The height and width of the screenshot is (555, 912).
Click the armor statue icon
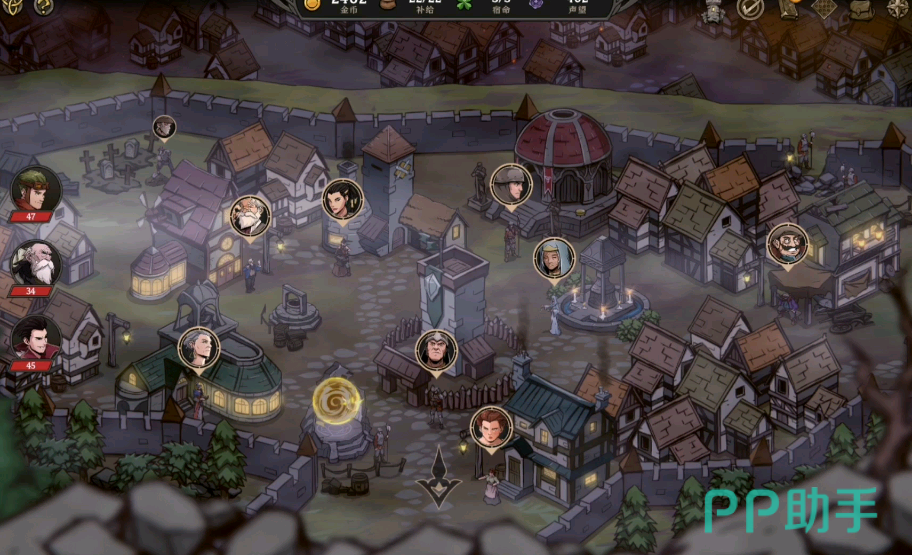(714, 9)
